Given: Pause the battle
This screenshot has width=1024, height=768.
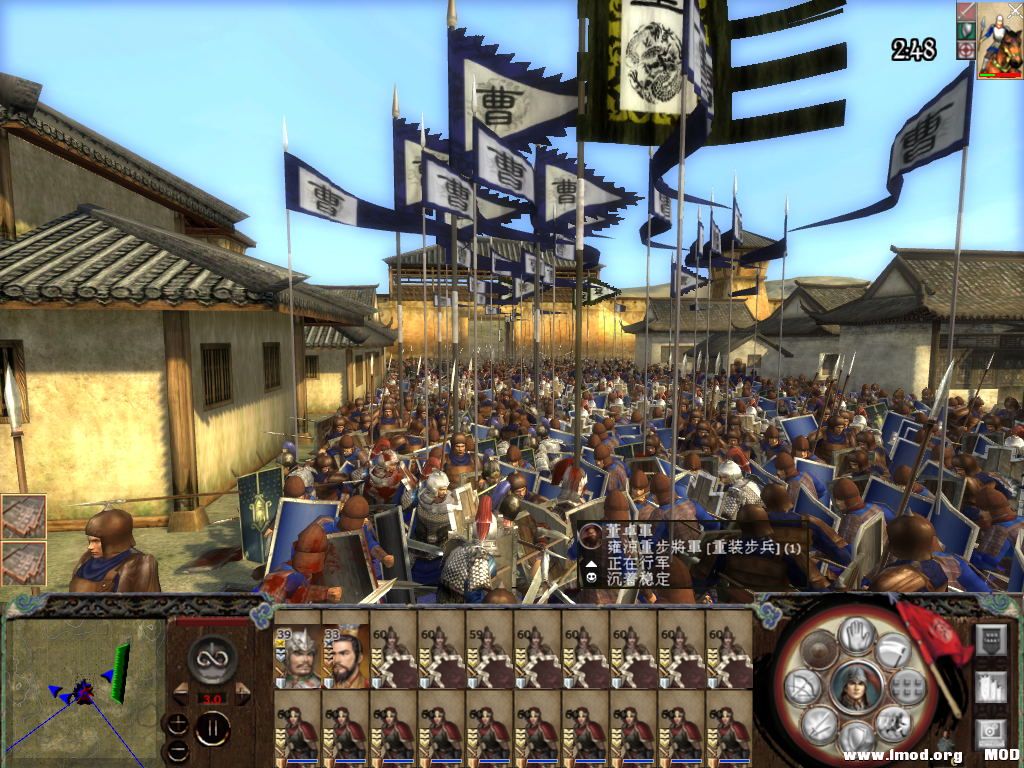Looking at the screenshot, I should coord(212,728).
